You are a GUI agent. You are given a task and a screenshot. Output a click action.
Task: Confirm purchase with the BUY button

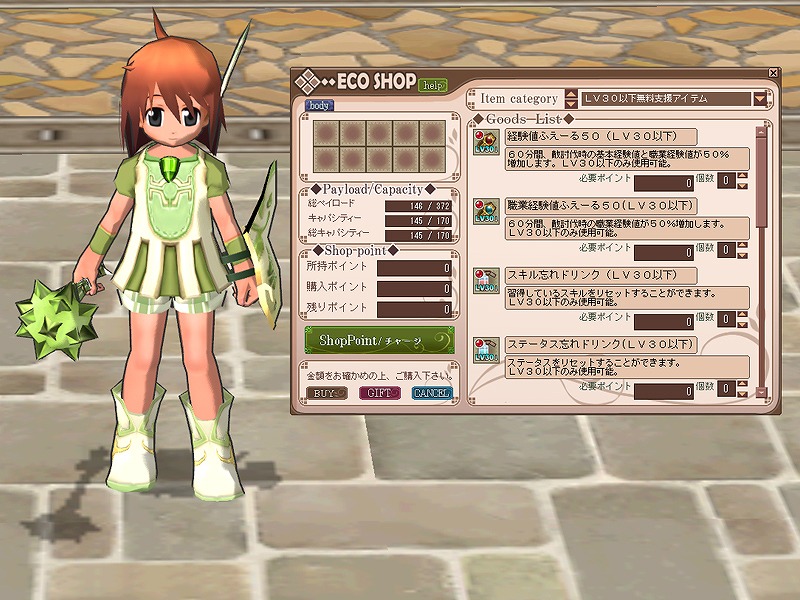[x=324, y=393]
